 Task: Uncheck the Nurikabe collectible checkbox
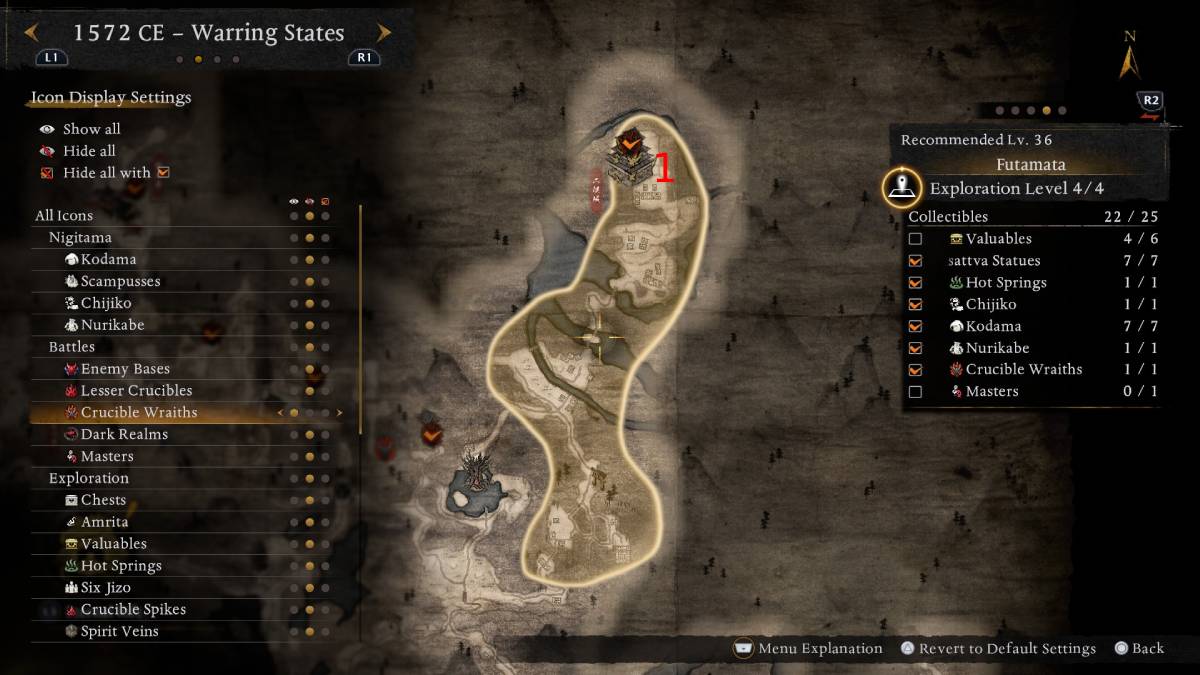pos(915,348)
